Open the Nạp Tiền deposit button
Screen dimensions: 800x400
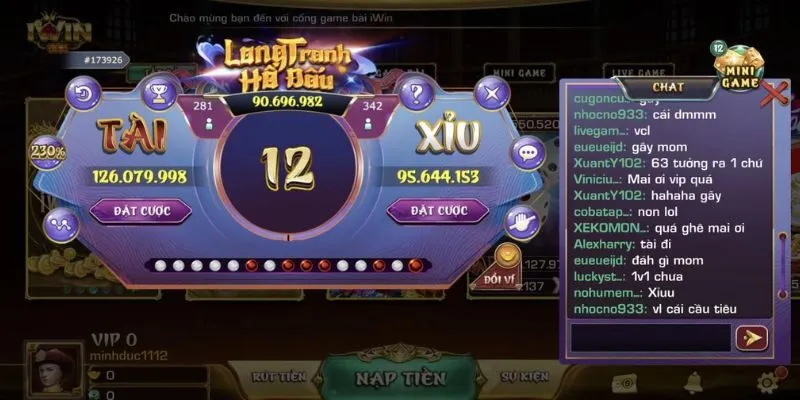pyautogui.click(x=400, y=379)
